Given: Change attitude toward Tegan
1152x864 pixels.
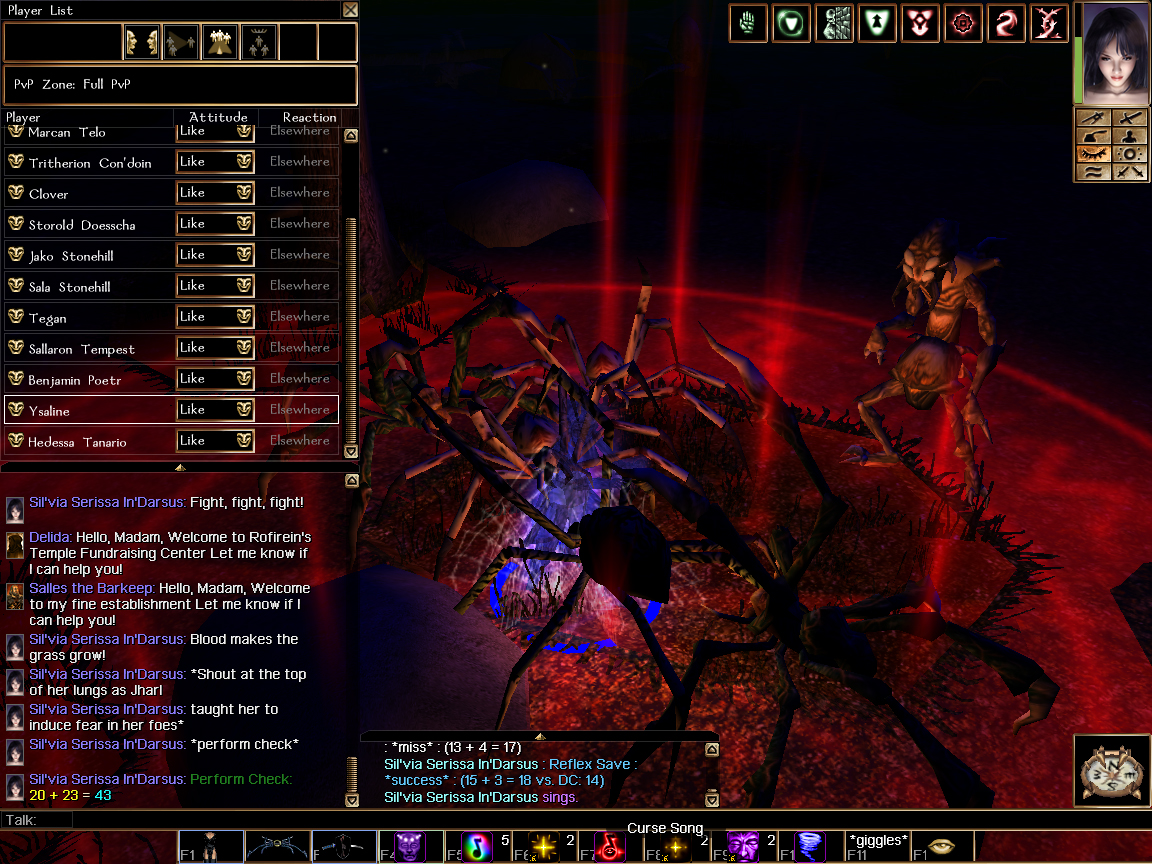Looking at the screenshot, I should pos(214,317).
